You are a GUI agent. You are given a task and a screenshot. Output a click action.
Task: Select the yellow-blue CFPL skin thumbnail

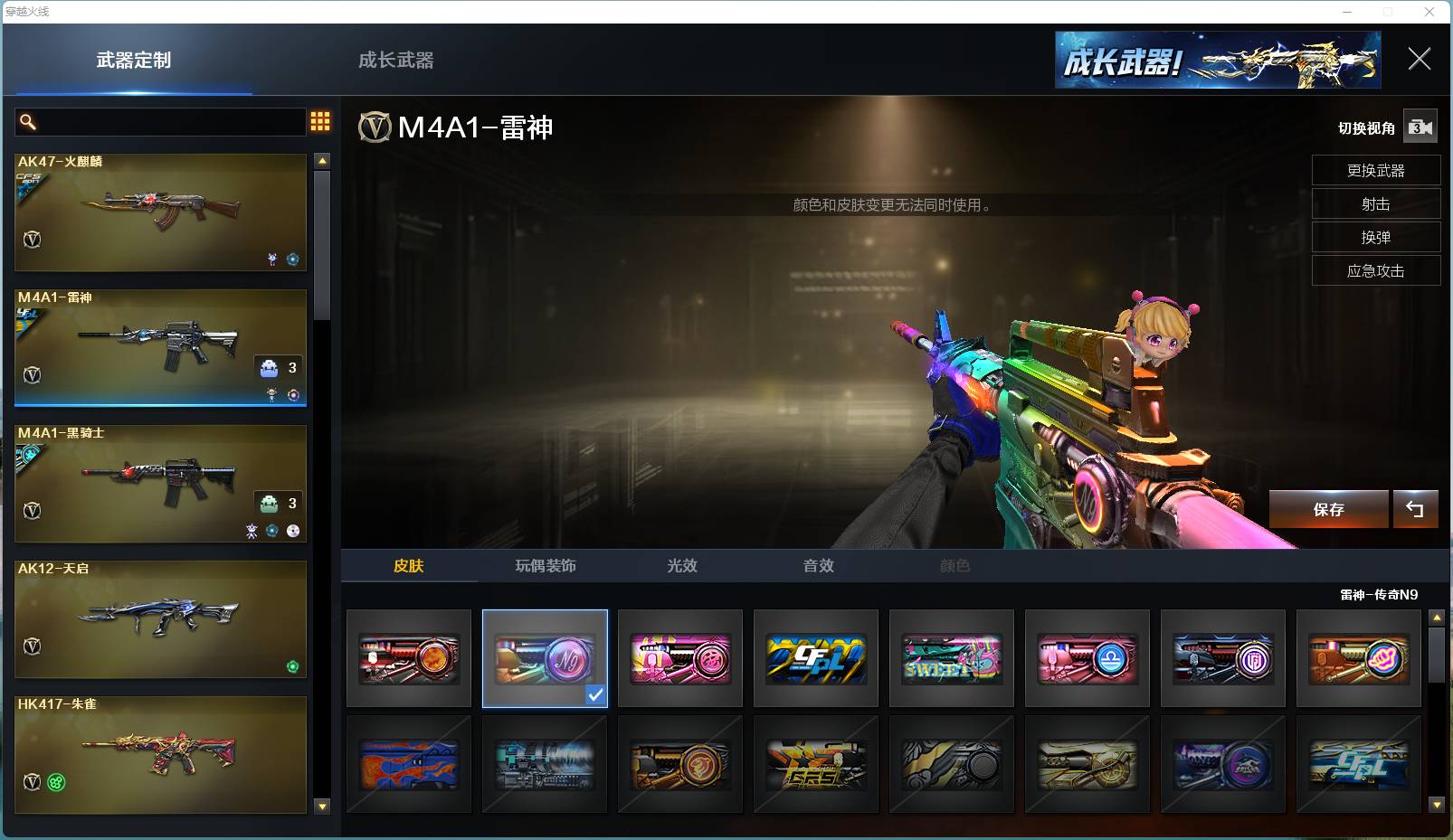point(816,658)
